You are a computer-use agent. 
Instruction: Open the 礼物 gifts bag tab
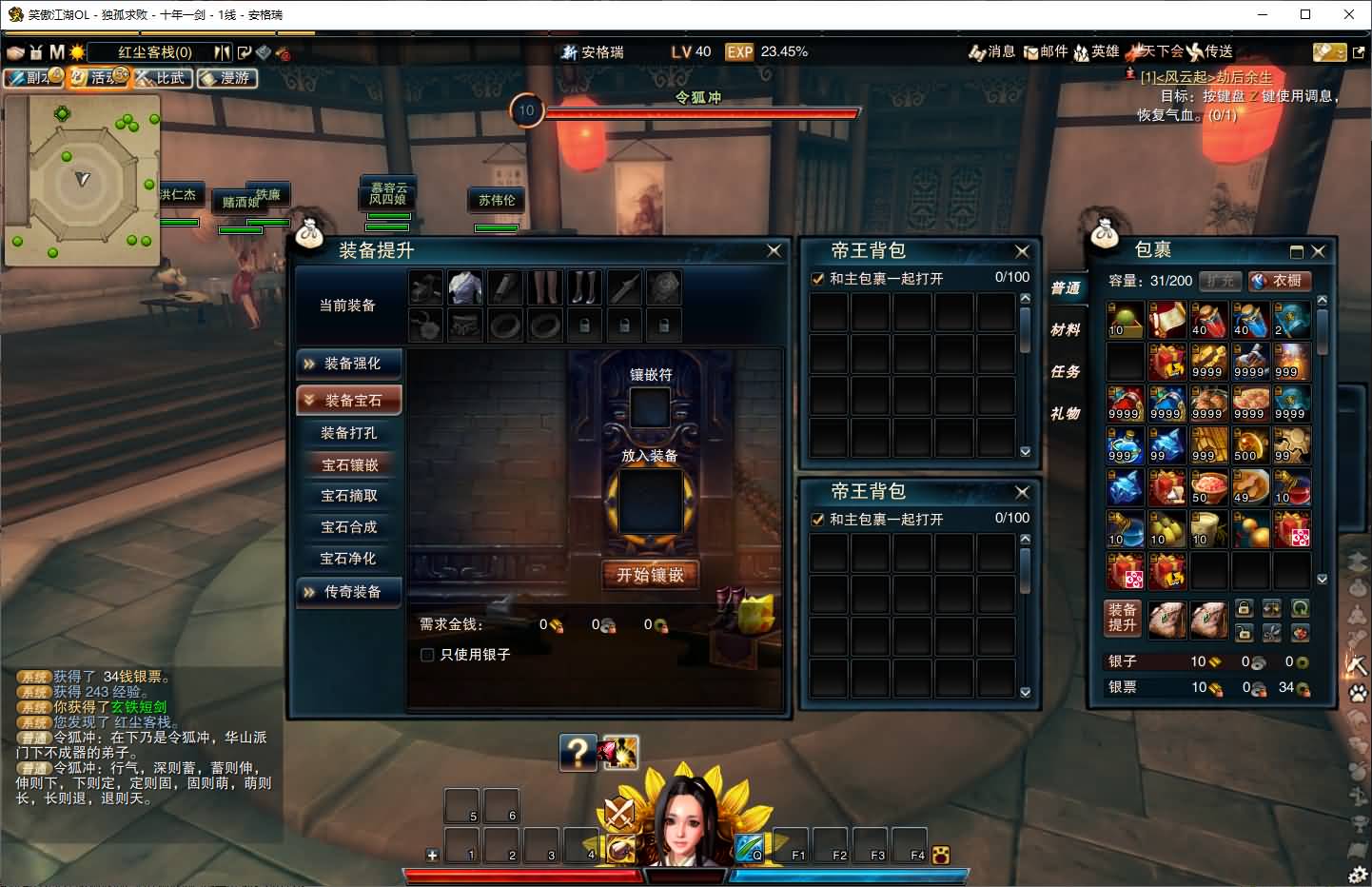pos(1065,414)
